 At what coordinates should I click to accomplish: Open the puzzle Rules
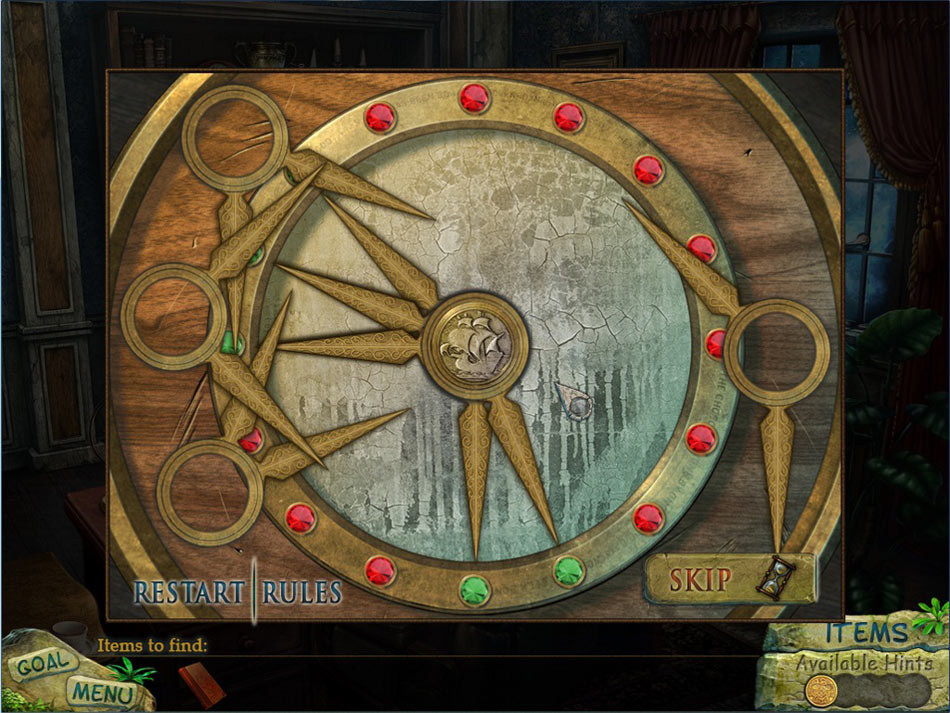click(x=302, y=591)
